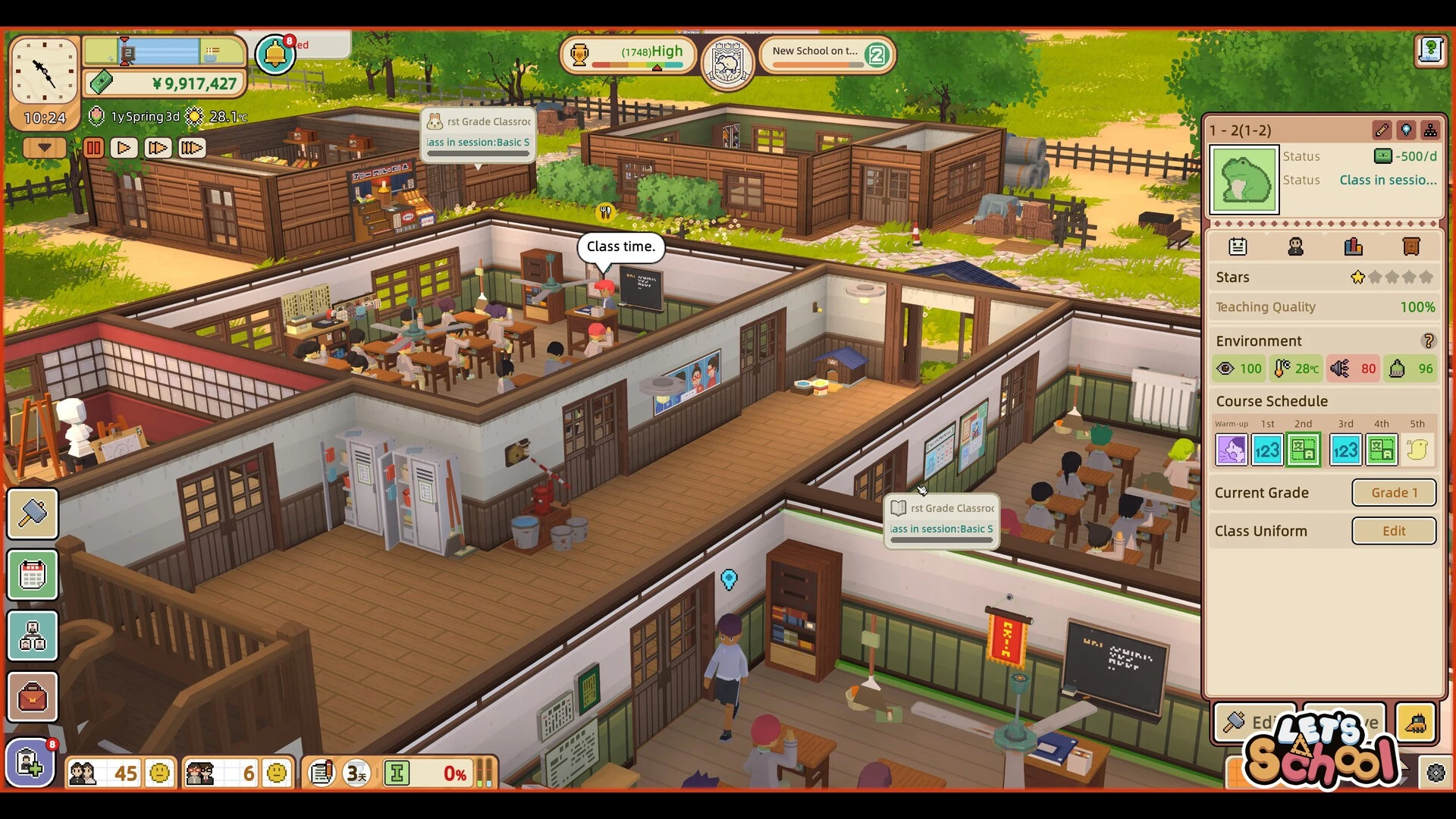Edit the class uniform
The width and height of the screenshot is (1456, 819).
pos(1394,532)
